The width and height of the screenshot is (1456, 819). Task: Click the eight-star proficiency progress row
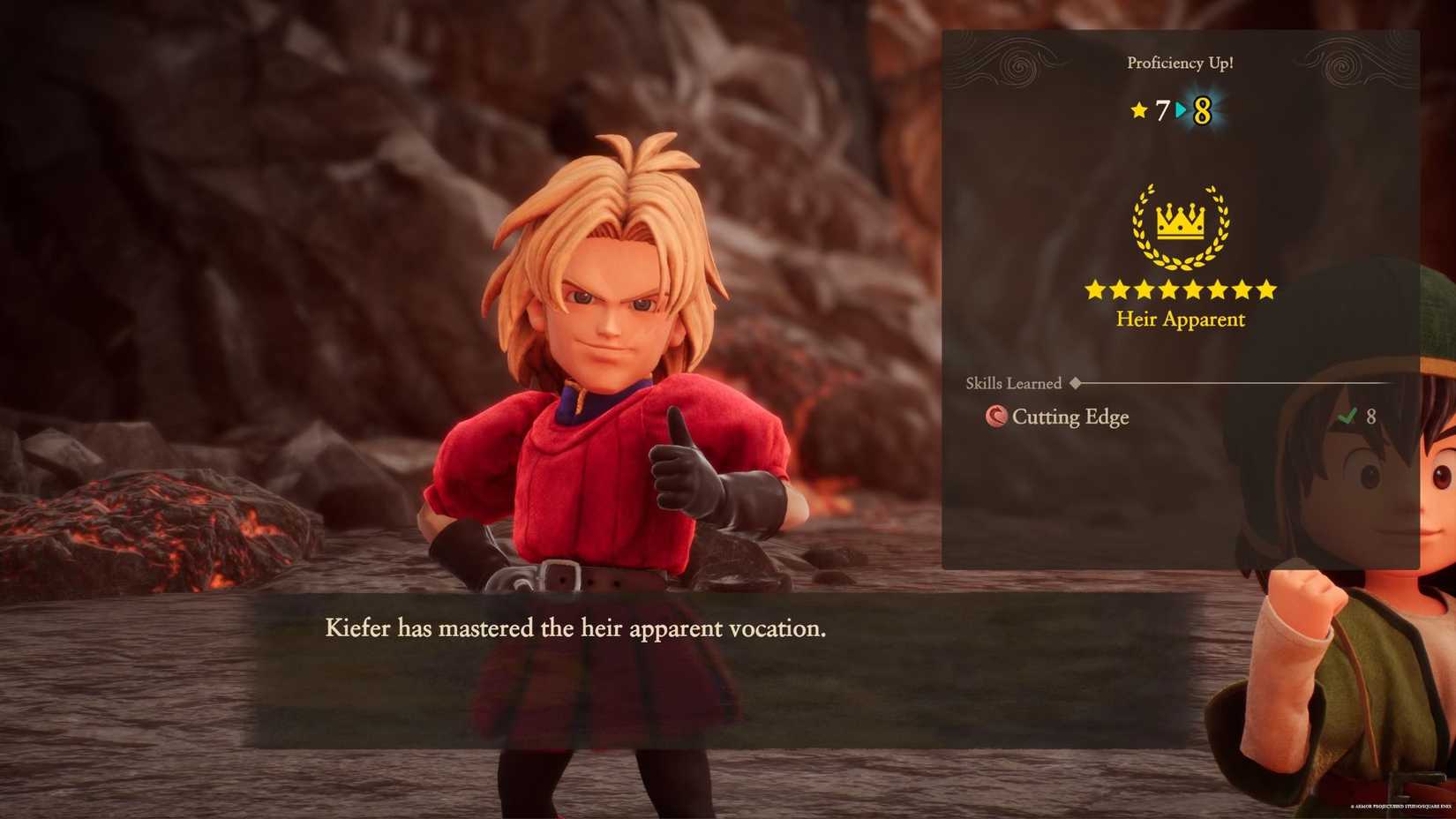(1179, 289)
